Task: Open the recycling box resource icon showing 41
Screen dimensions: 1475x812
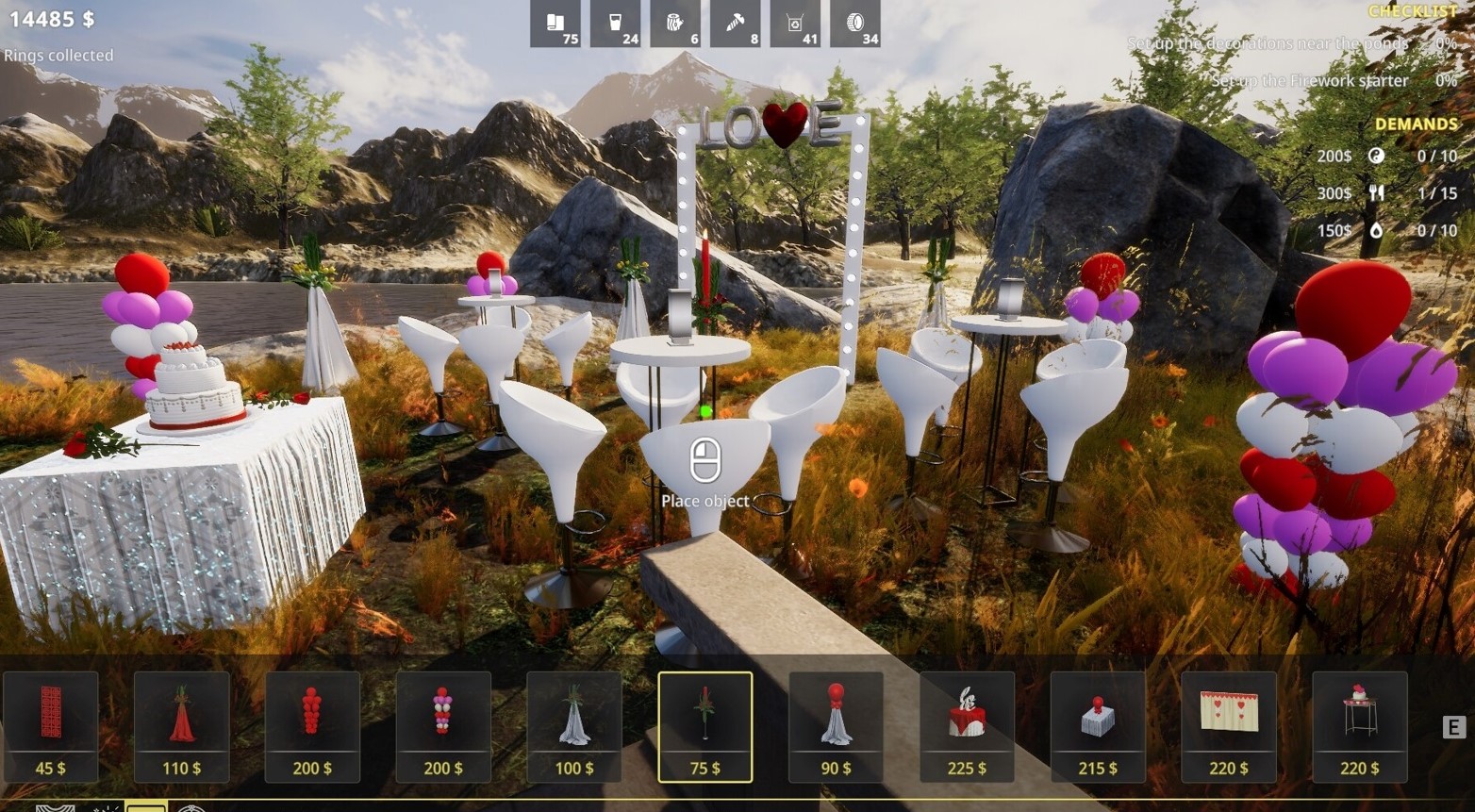Action: pyautogui.click(x=796, y=25)
